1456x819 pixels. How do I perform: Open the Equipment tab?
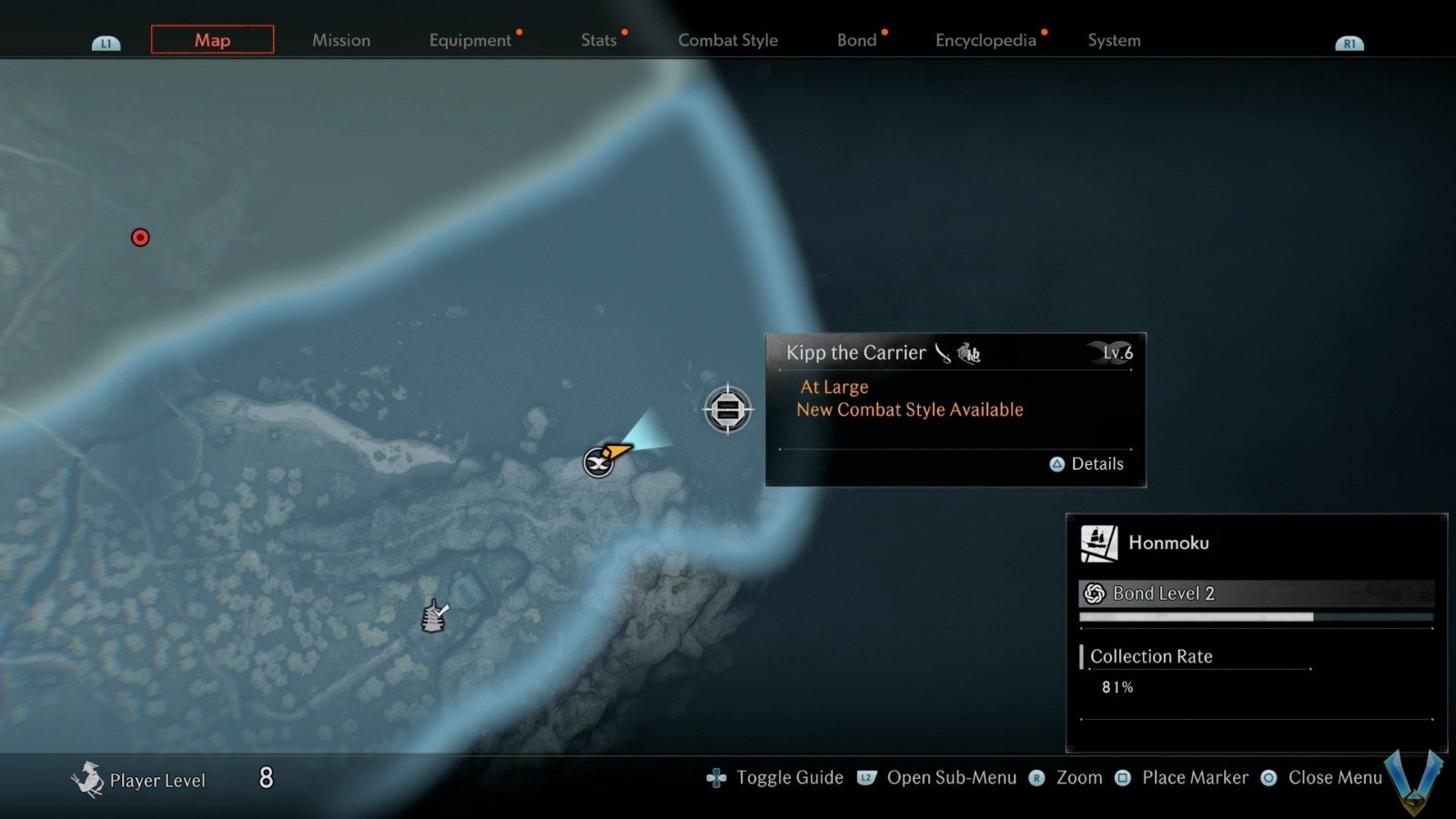(470, 40)
